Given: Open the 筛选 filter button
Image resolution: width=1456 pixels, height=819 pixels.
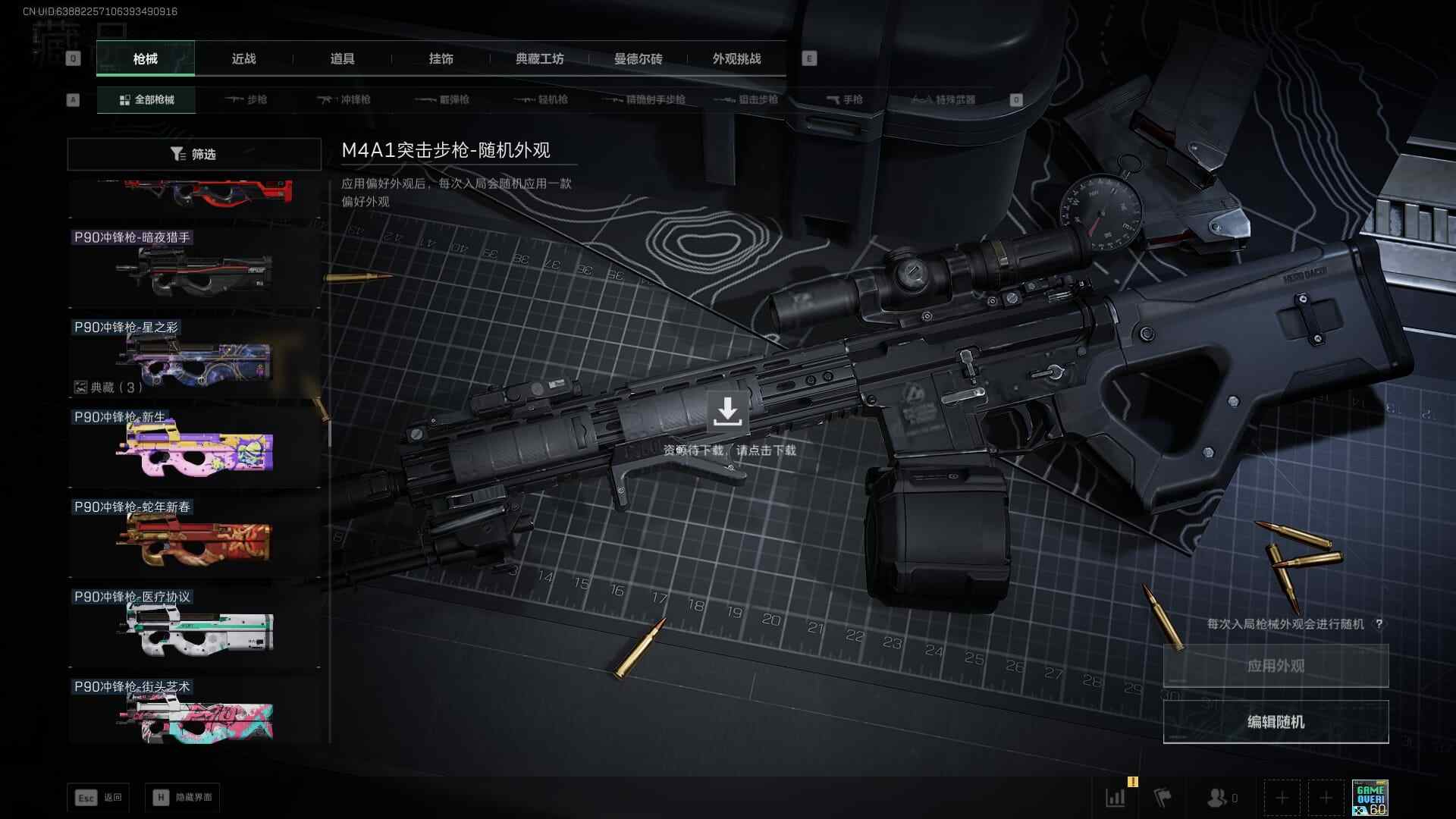Looking at the screenshot, I should (x=193, y=154).
